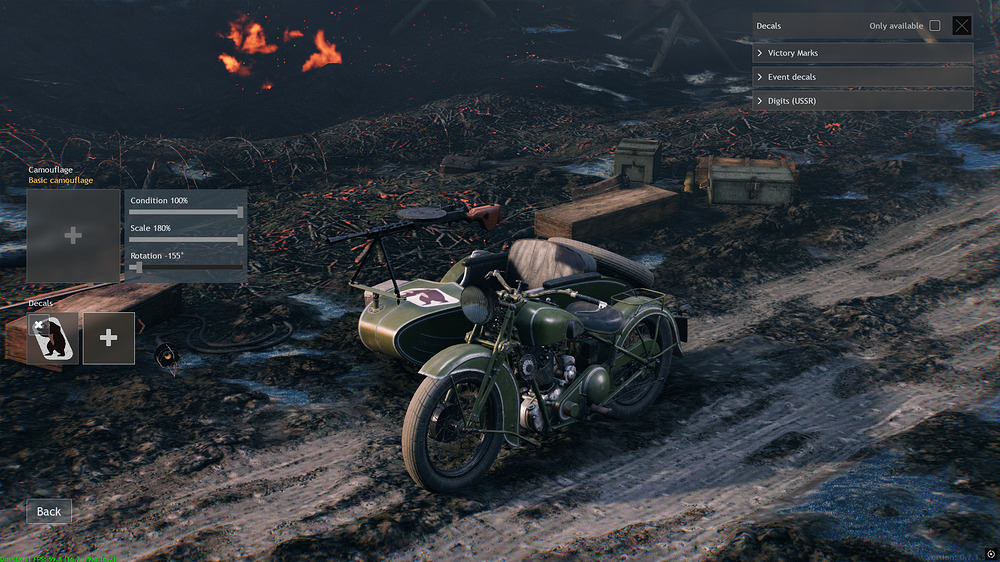Adjust the Scale slider
The image size is (1000, 562).
[240, 240]
